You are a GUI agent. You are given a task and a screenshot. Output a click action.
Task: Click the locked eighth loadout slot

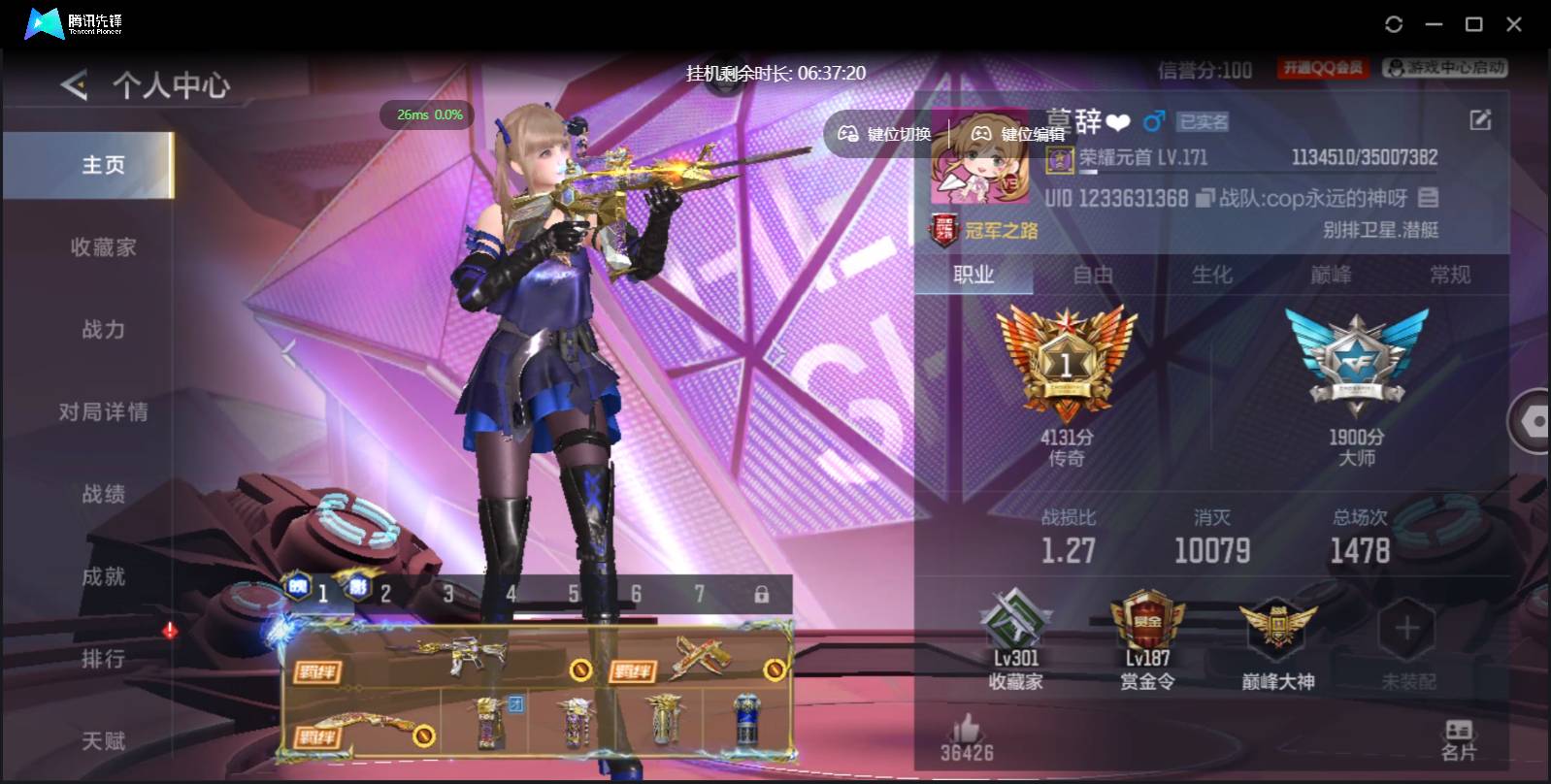[x=763, y=592]
